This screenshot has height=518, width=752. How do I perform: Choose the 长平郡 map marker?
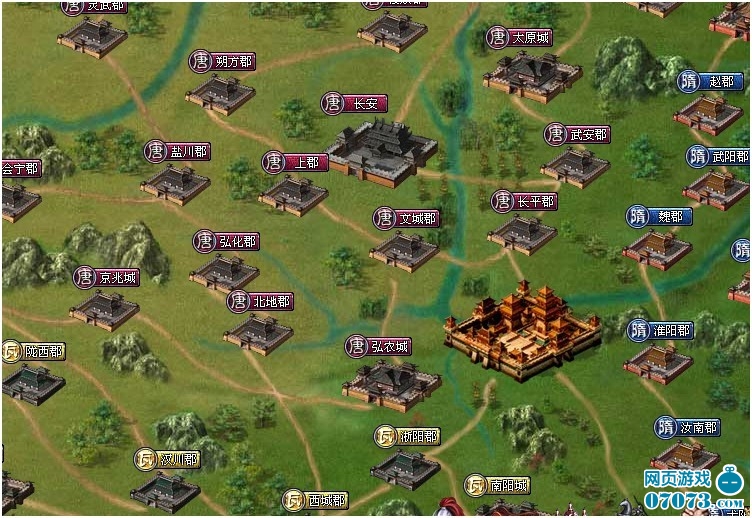click(525, 202)
